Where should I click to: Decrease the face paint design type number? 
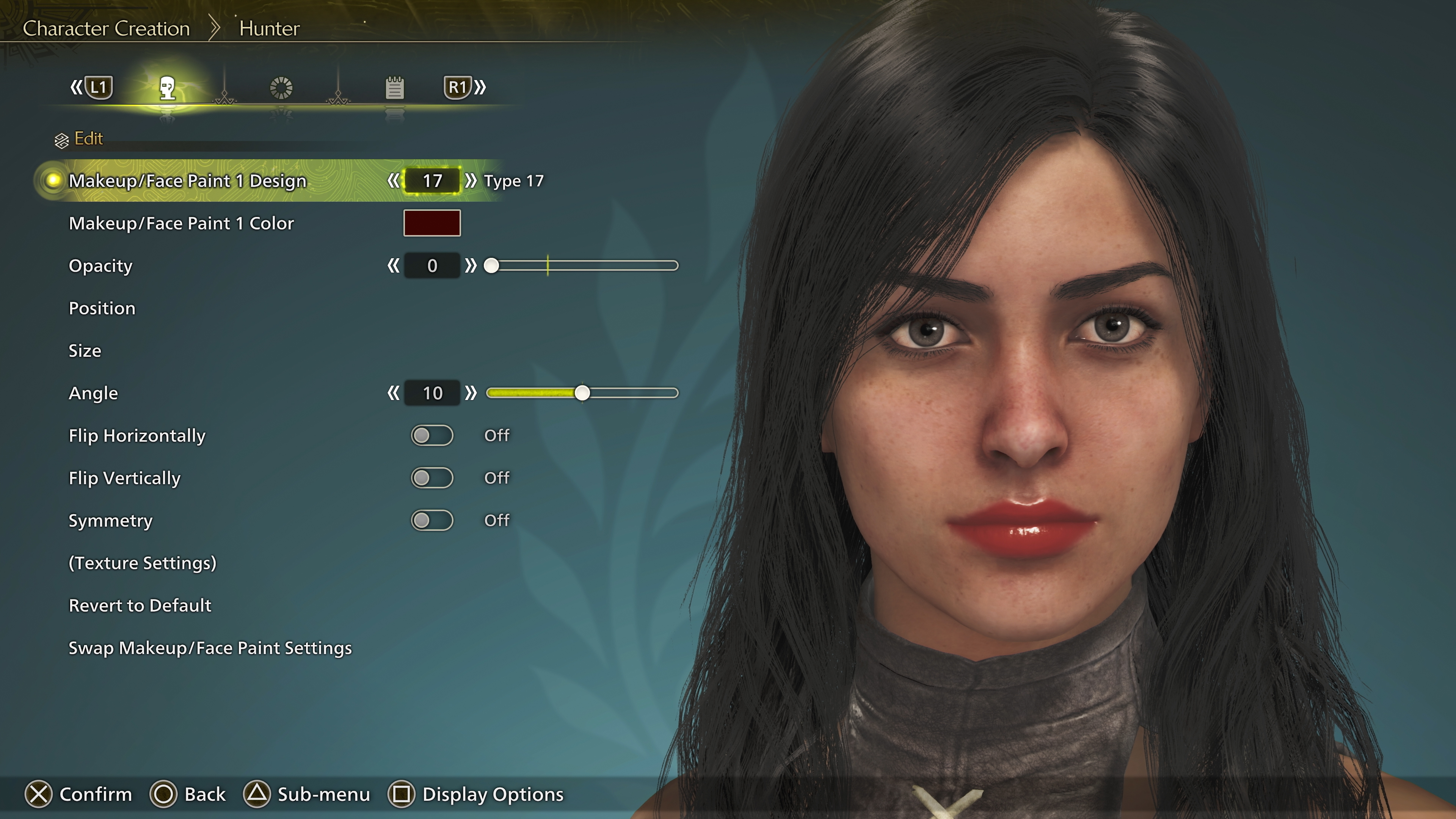393,181
